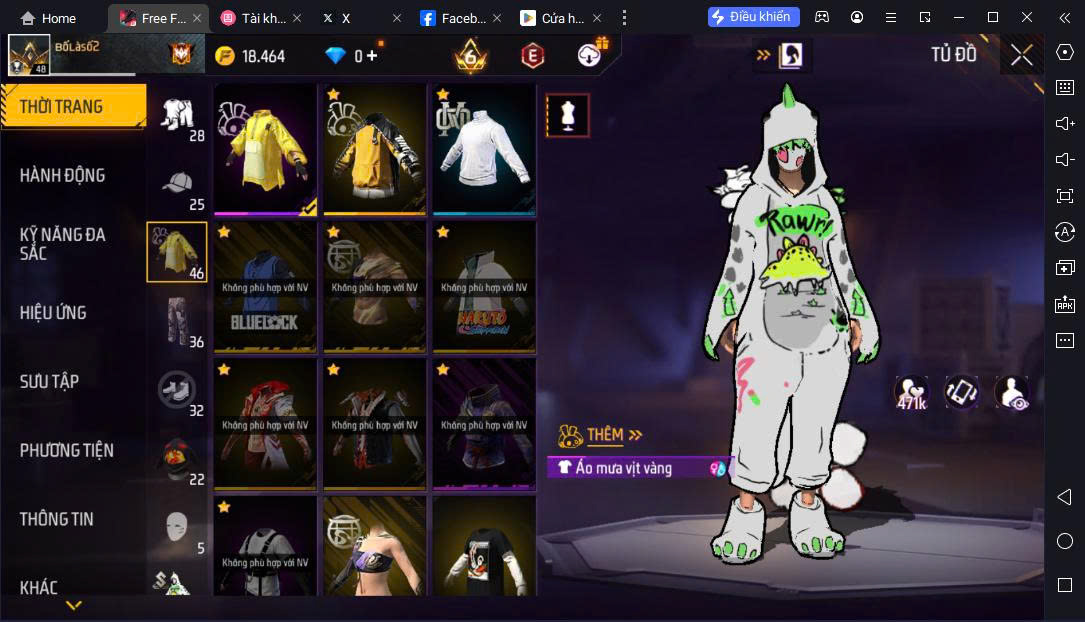This screenshot has width=1085, height=622.
Task: Choose the yellow and black jacket item
Action: [375, 148]
